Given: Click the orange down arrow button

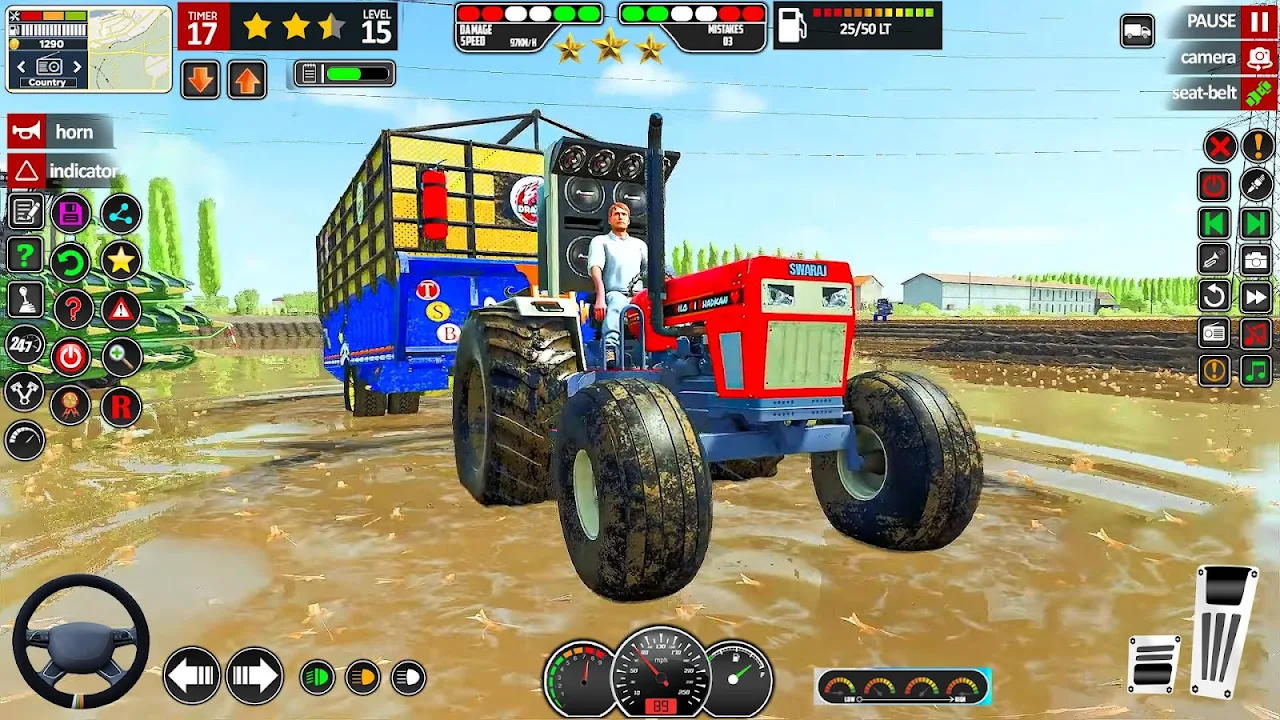Looking at the screenshot, I should coord(201,80).
